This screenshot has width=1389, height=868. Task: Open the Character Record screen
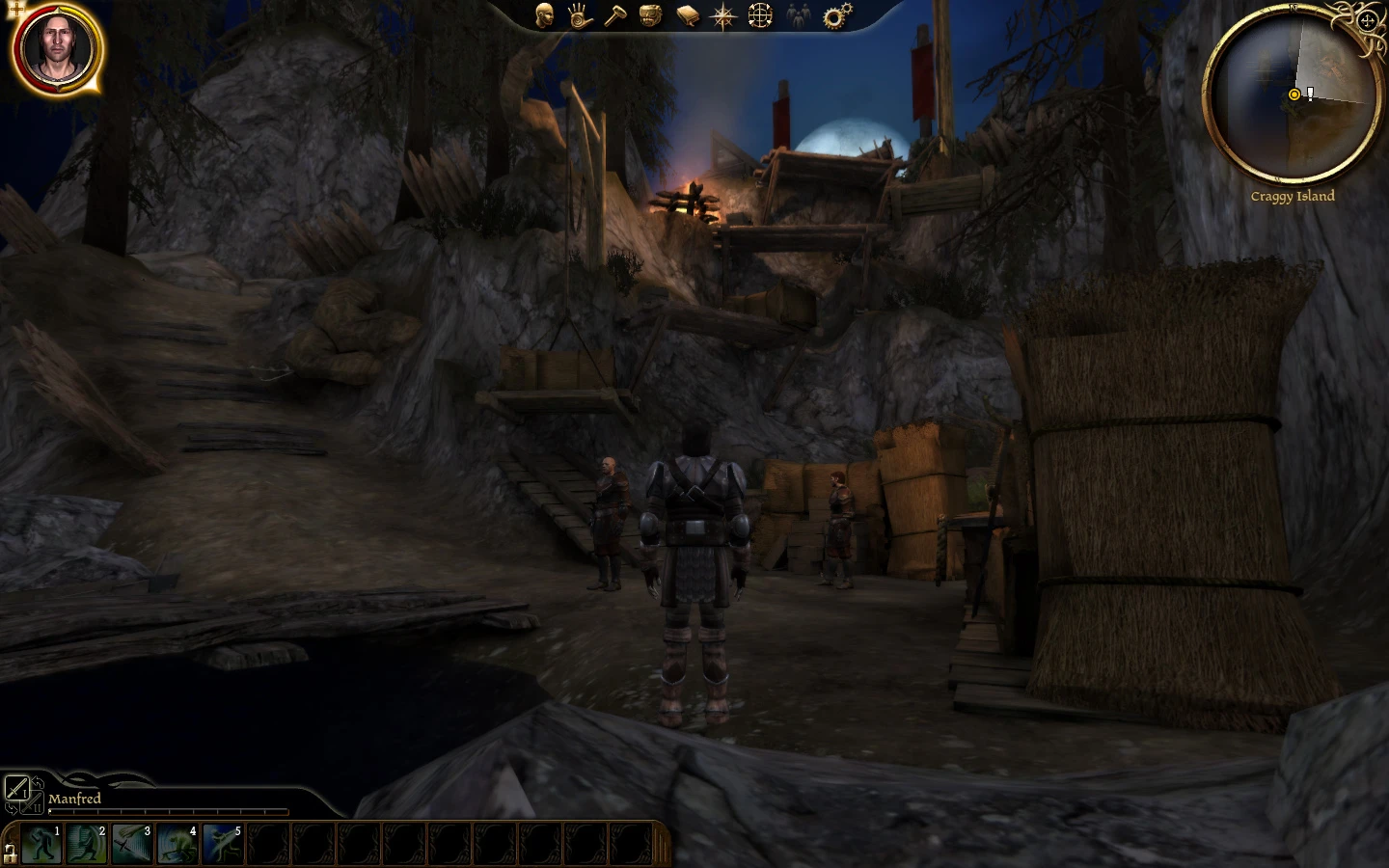pyautogui.click(x=542, y=14)
